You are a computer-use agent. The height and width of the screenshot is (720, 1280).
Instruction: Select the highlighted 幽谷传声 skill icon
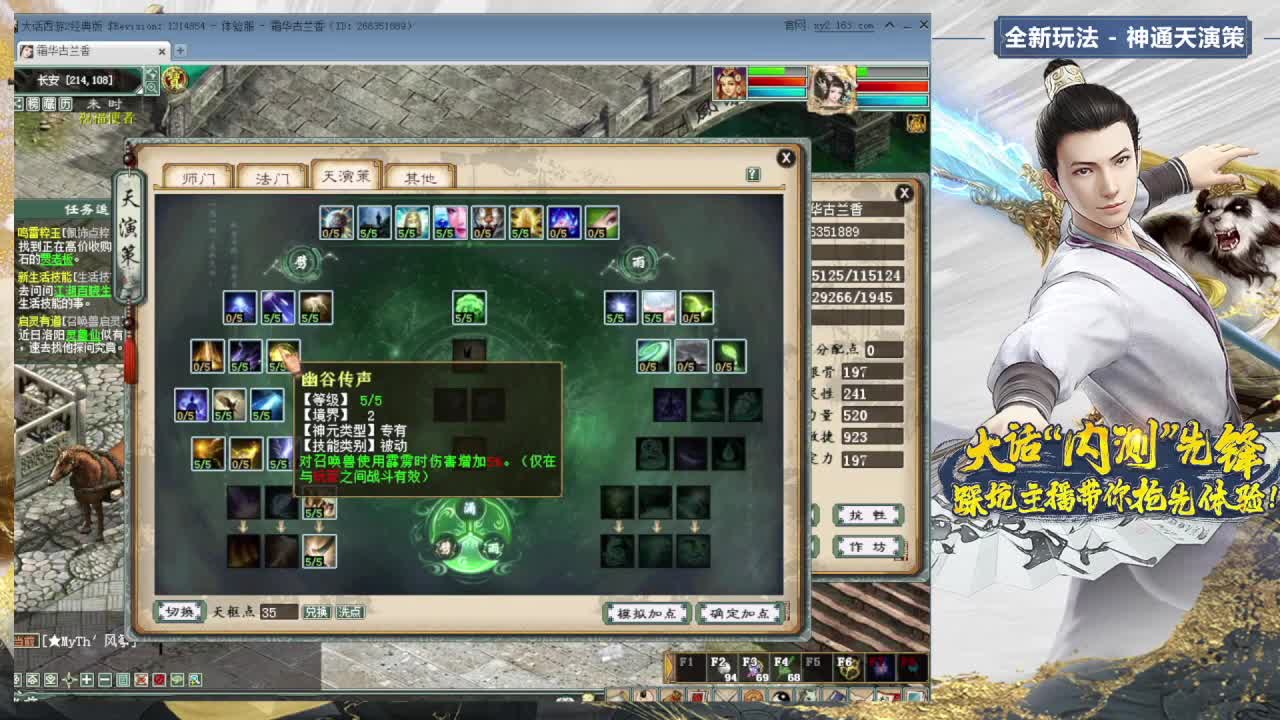pos(285,355)
